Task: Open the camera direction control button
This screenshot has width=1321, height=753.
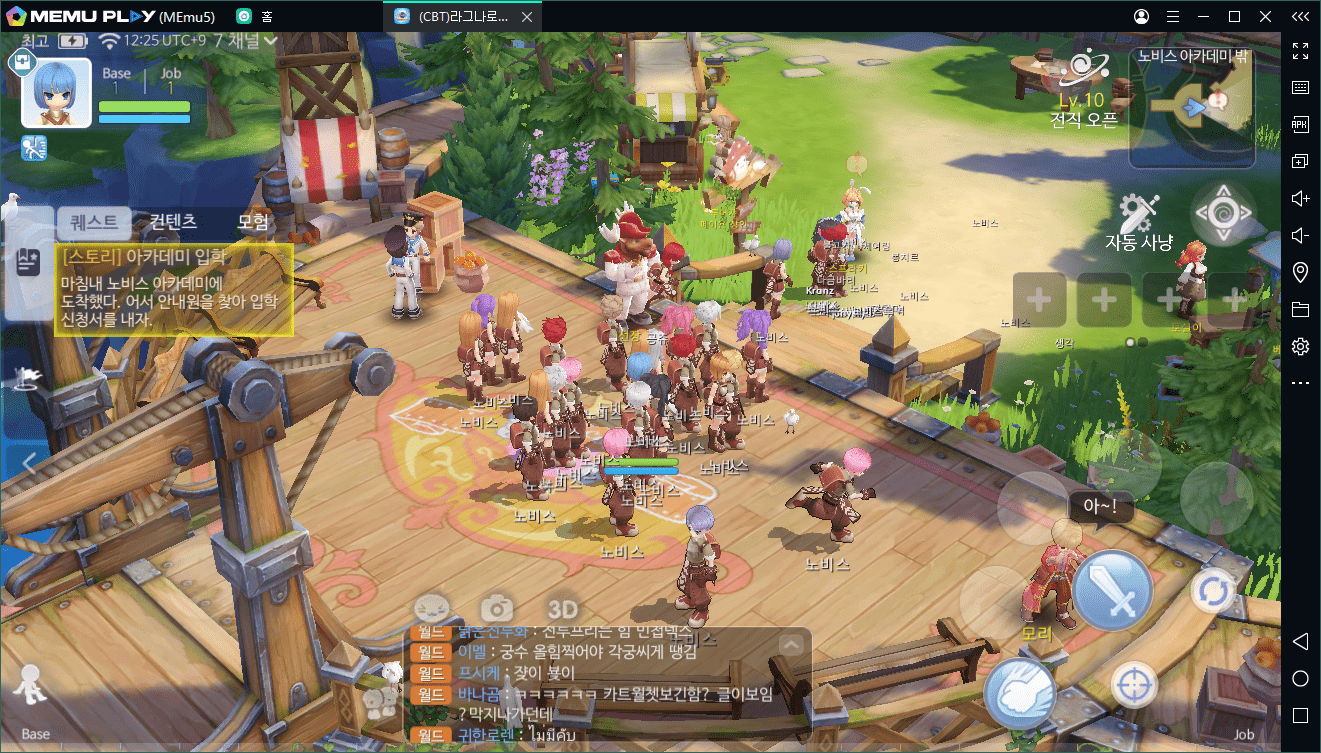Action: click(1222, 213)
